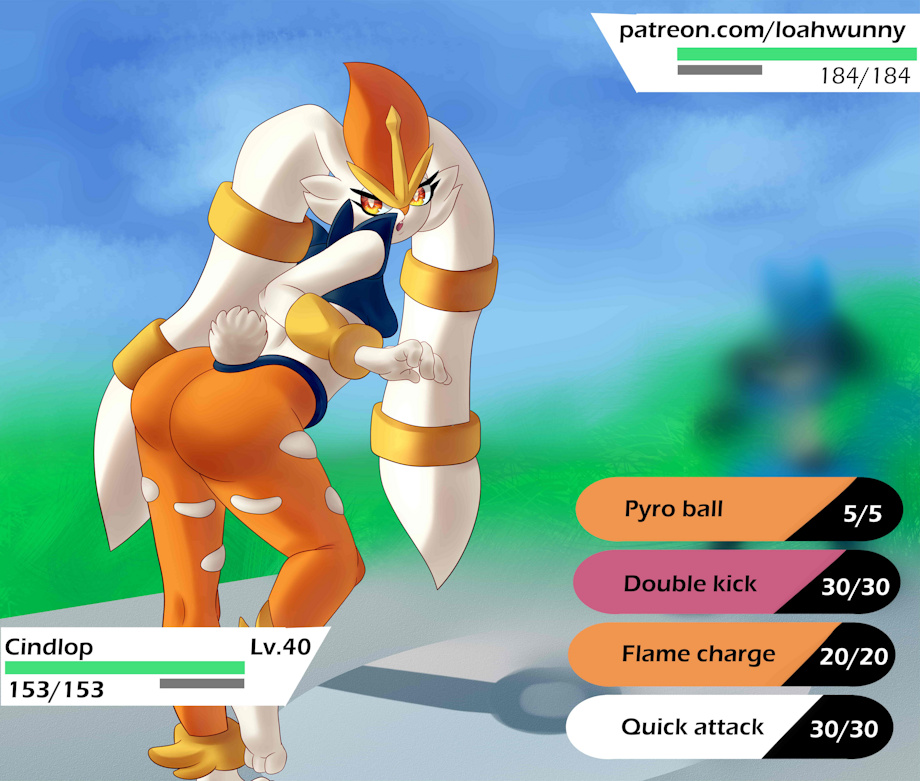Use the Flame charge move

coord(700,655)
